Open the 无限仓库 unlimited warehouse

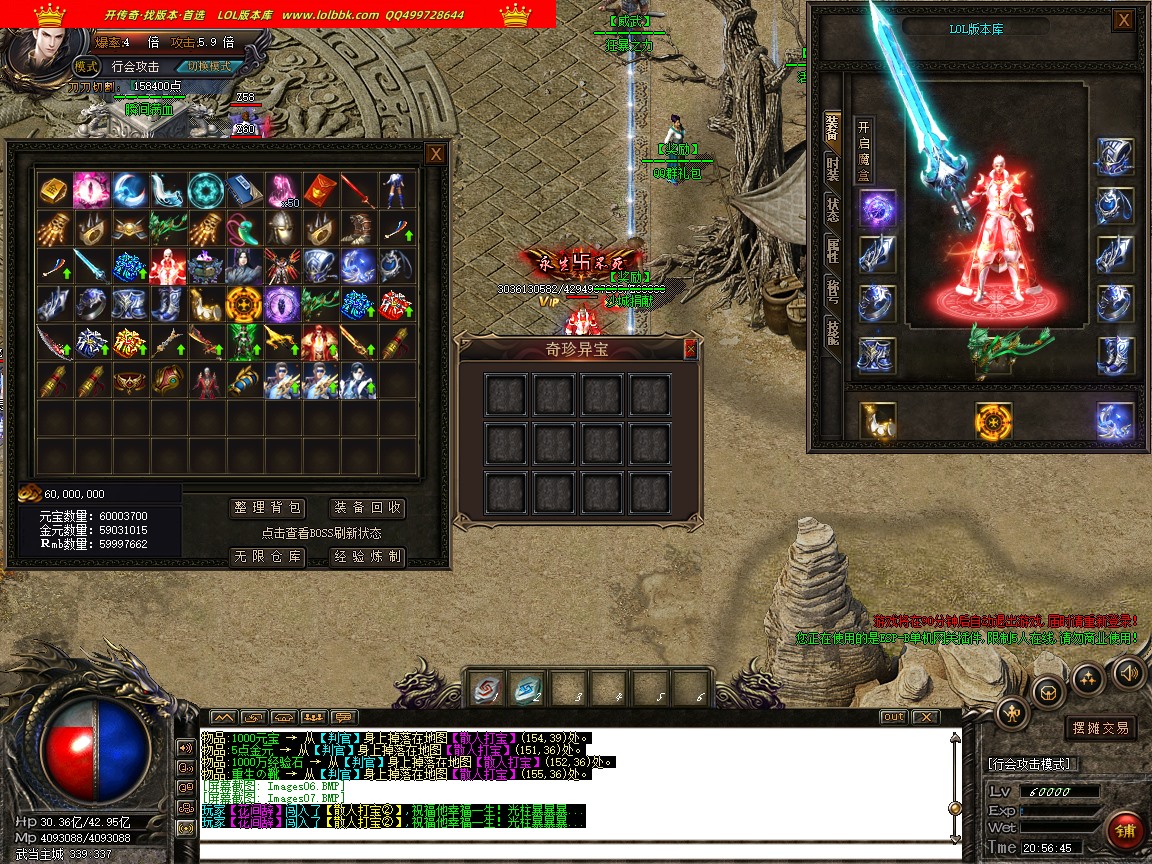pyautogui.click(x=267, y=557)
